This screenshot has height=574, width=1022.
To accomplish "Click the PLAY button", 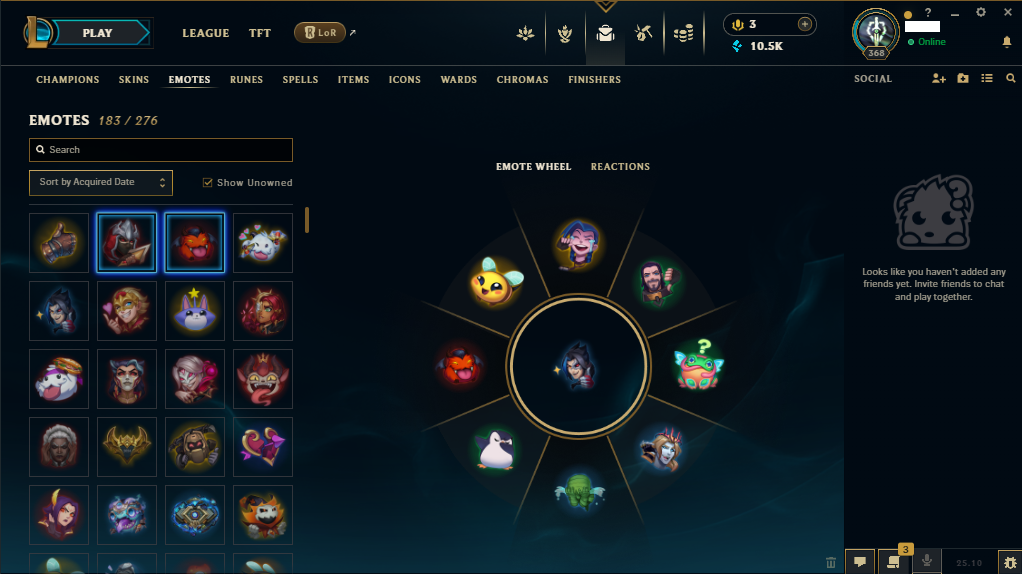I will (x=97, y=33).
